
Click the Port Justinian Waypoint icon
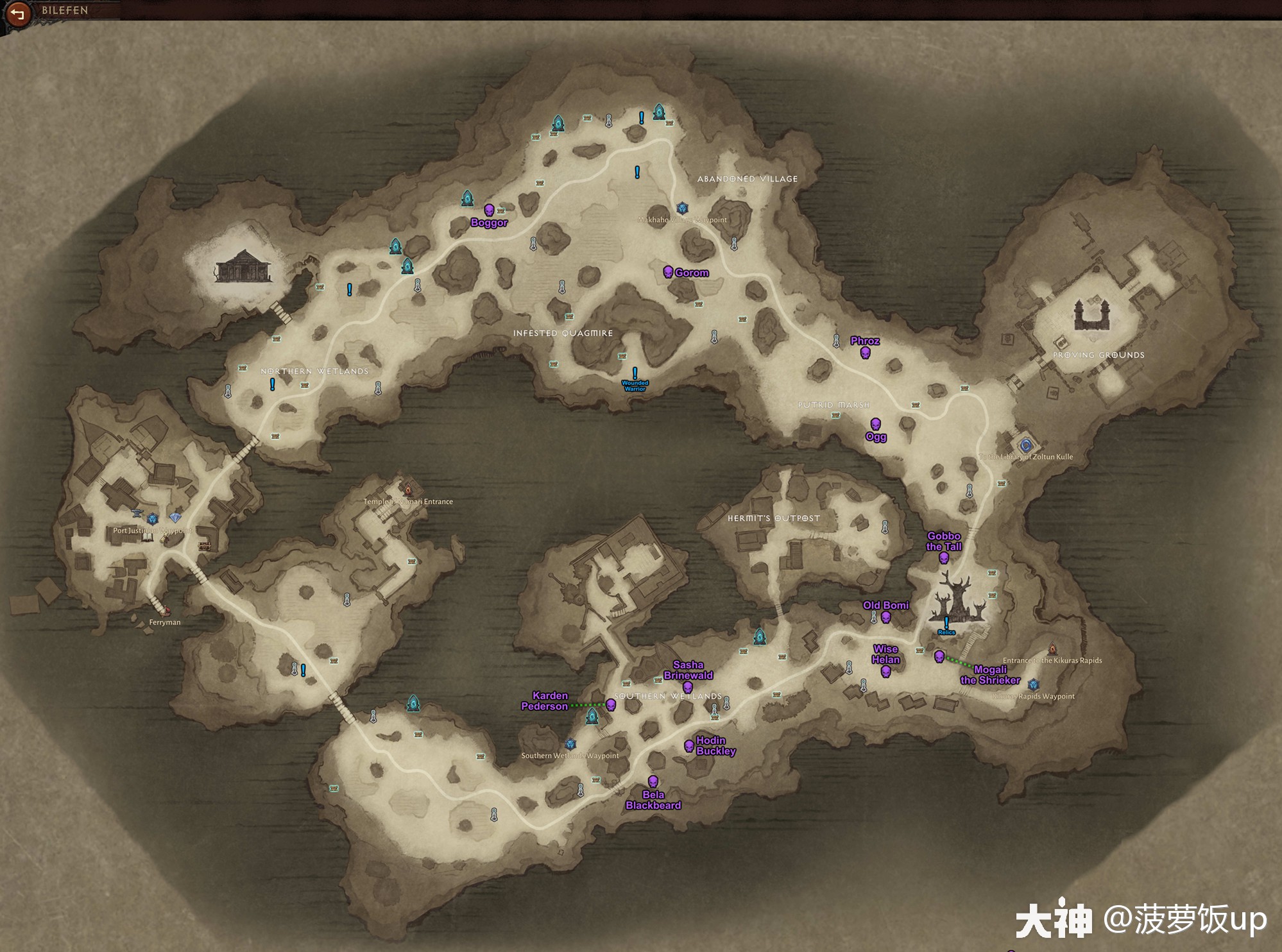pos(152,519)
